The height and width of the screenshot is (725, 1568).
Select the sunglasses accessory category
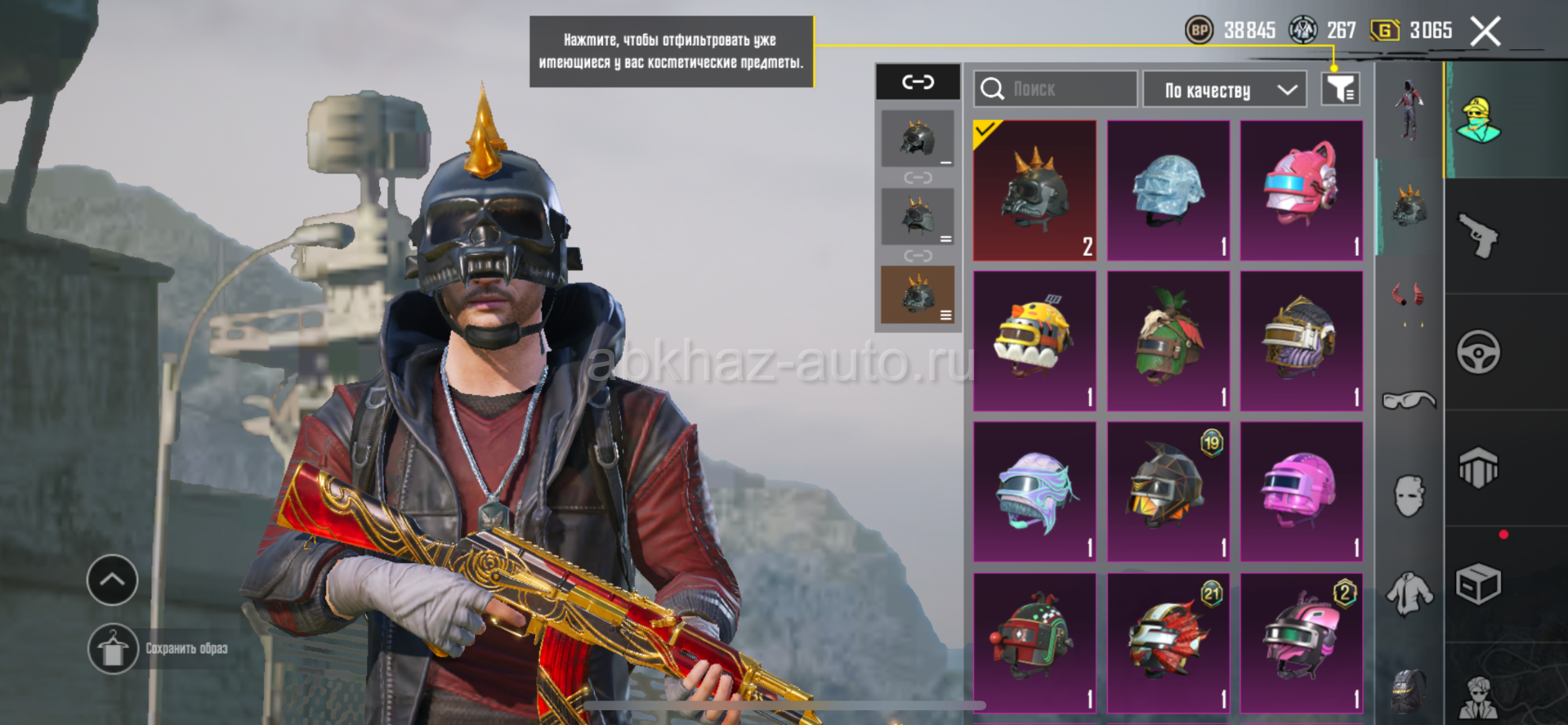pyautogui.click(x=1409, y=400)
